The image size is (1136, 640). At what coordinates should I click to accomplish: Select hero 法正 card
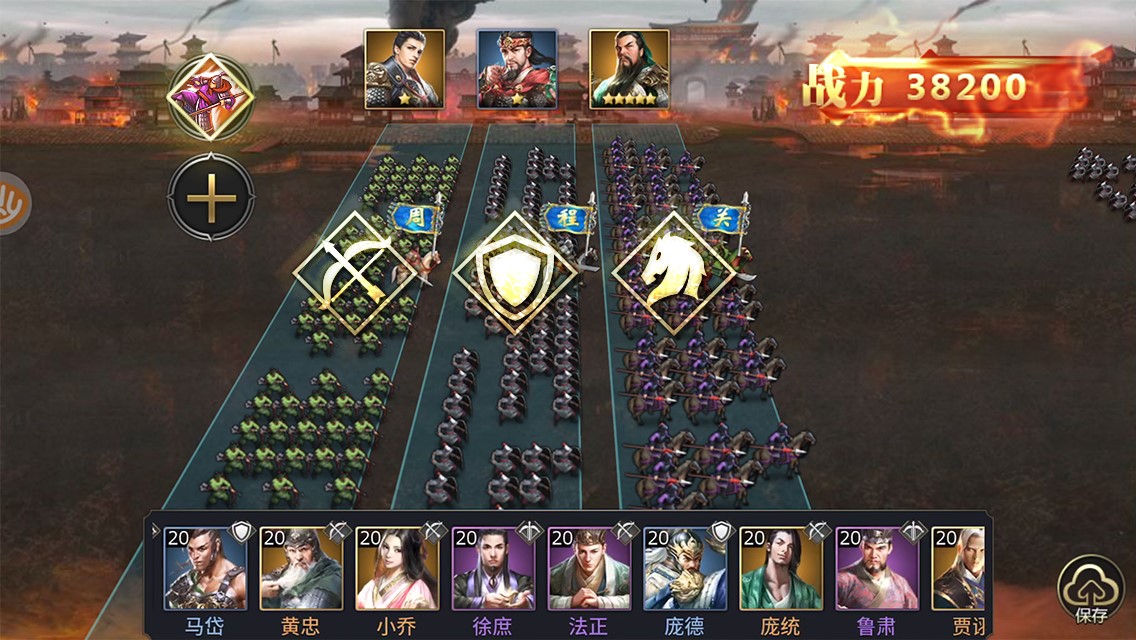click(x=589, y=569)
